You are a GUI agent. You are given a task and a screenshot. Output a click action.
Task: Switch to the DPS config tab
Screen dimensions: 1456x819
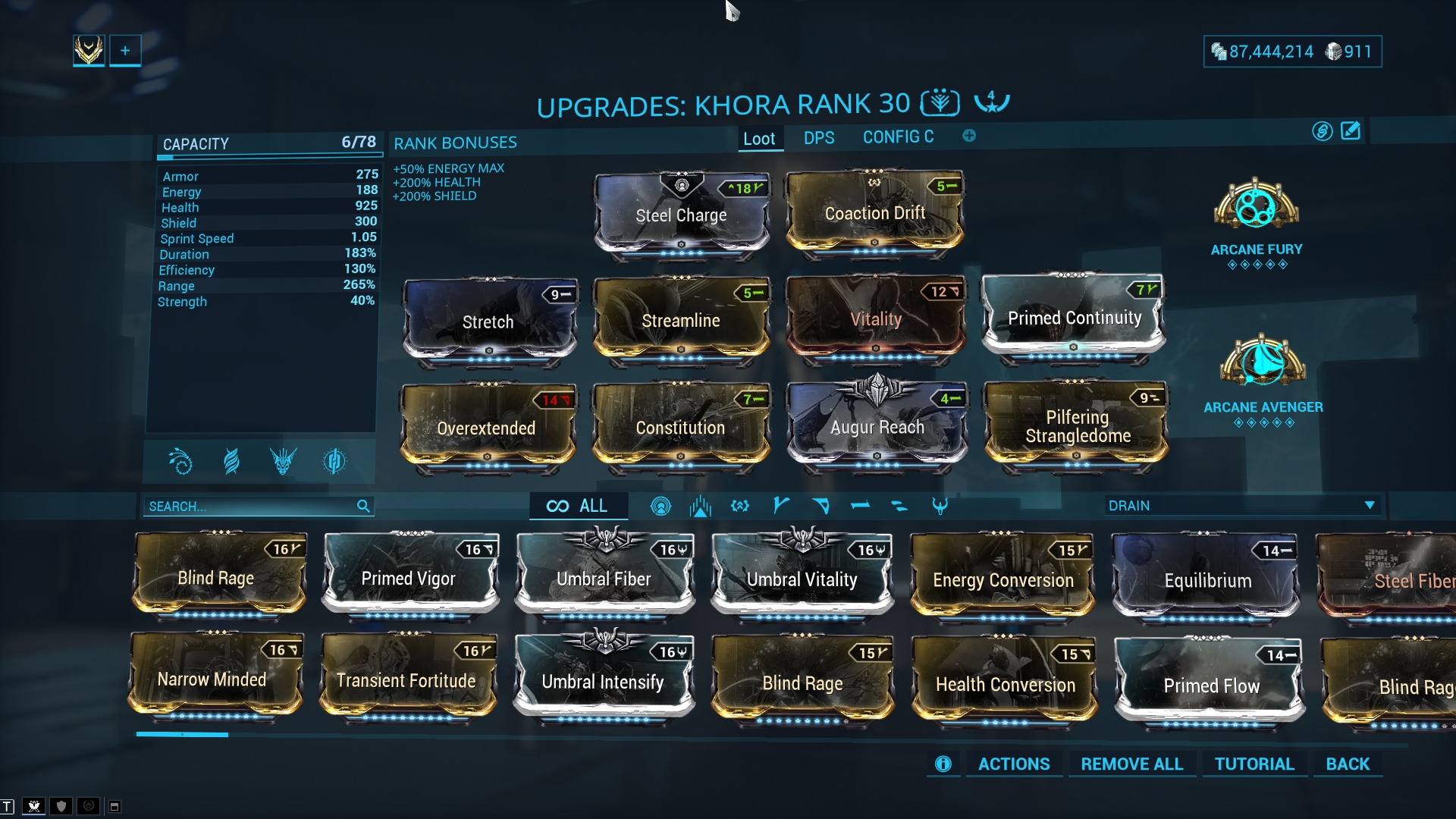[819, 138]
